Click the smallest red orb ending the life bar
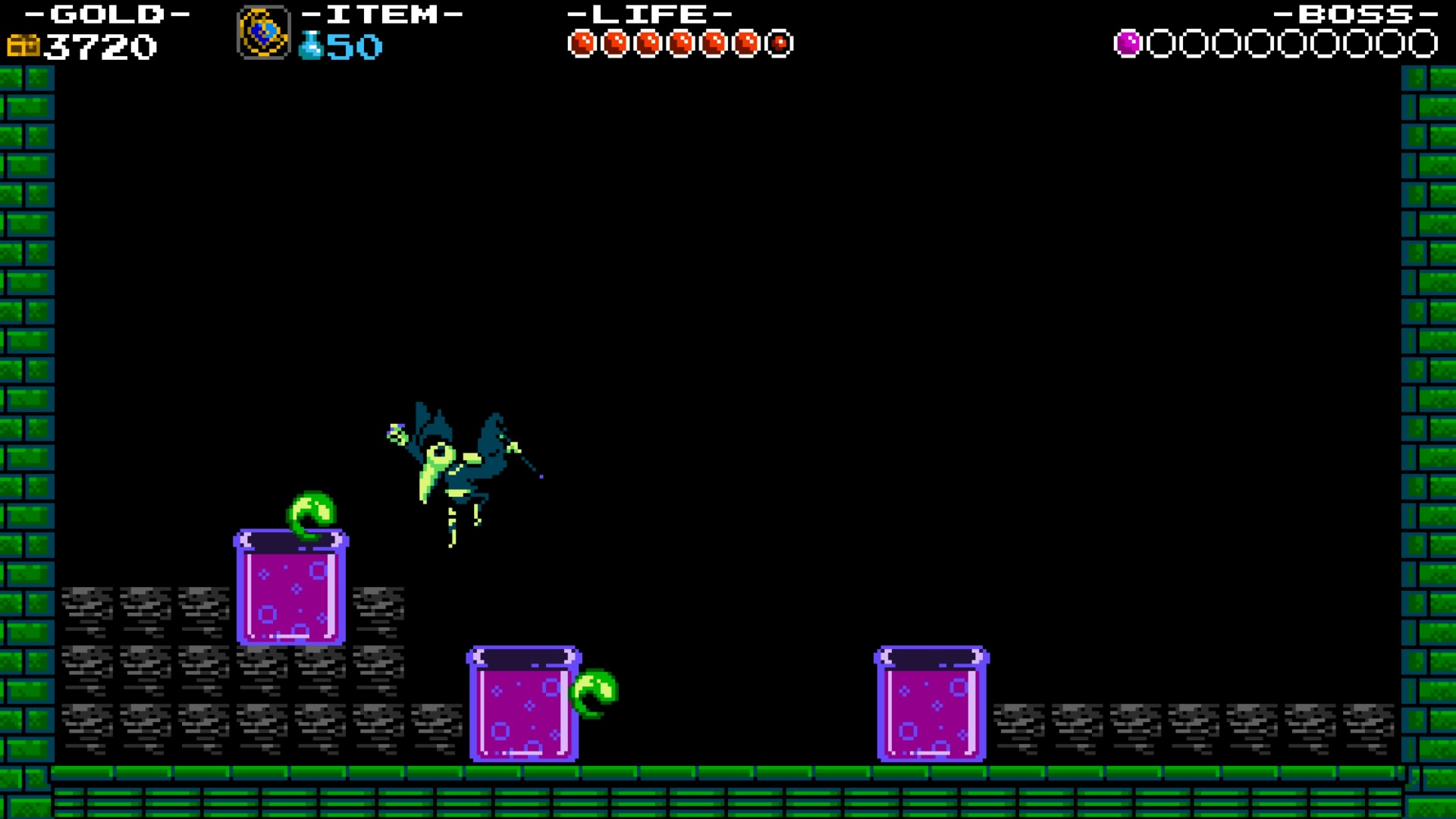The height and width of the screenshot is (819, 1456). click(x=780, y=43)
